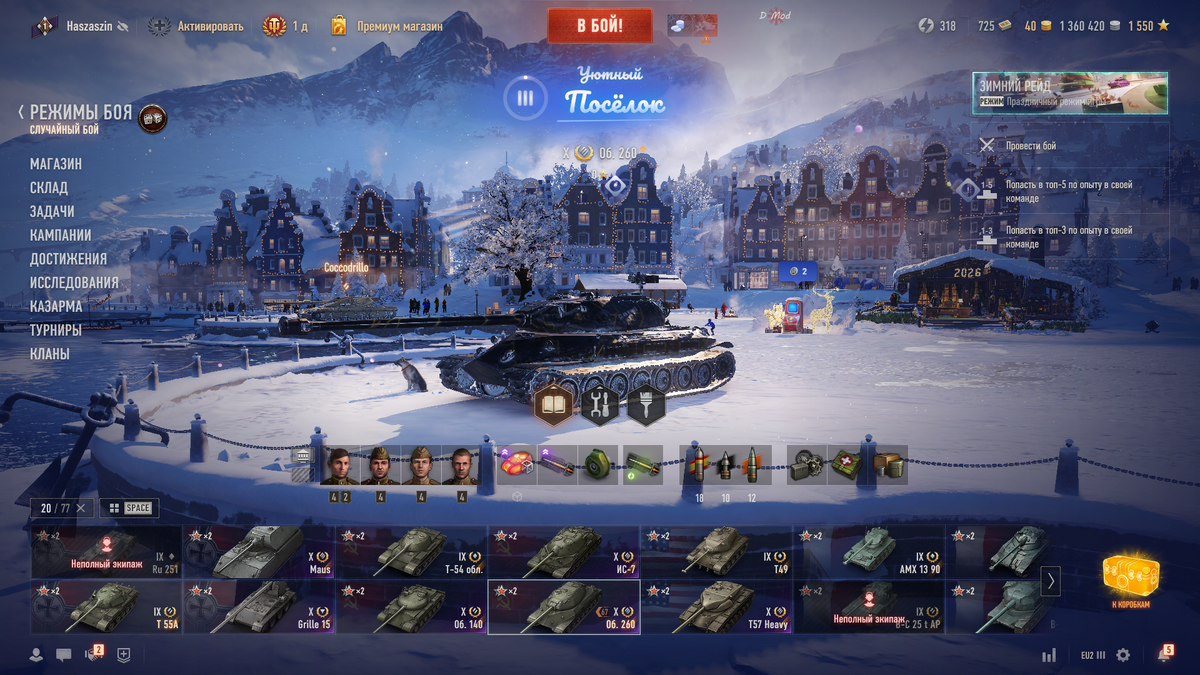This screenshot has height=675, width=1200.
Task: Open the ЗИМНИЙ РЕЙД event banner
Action: 1069,93
